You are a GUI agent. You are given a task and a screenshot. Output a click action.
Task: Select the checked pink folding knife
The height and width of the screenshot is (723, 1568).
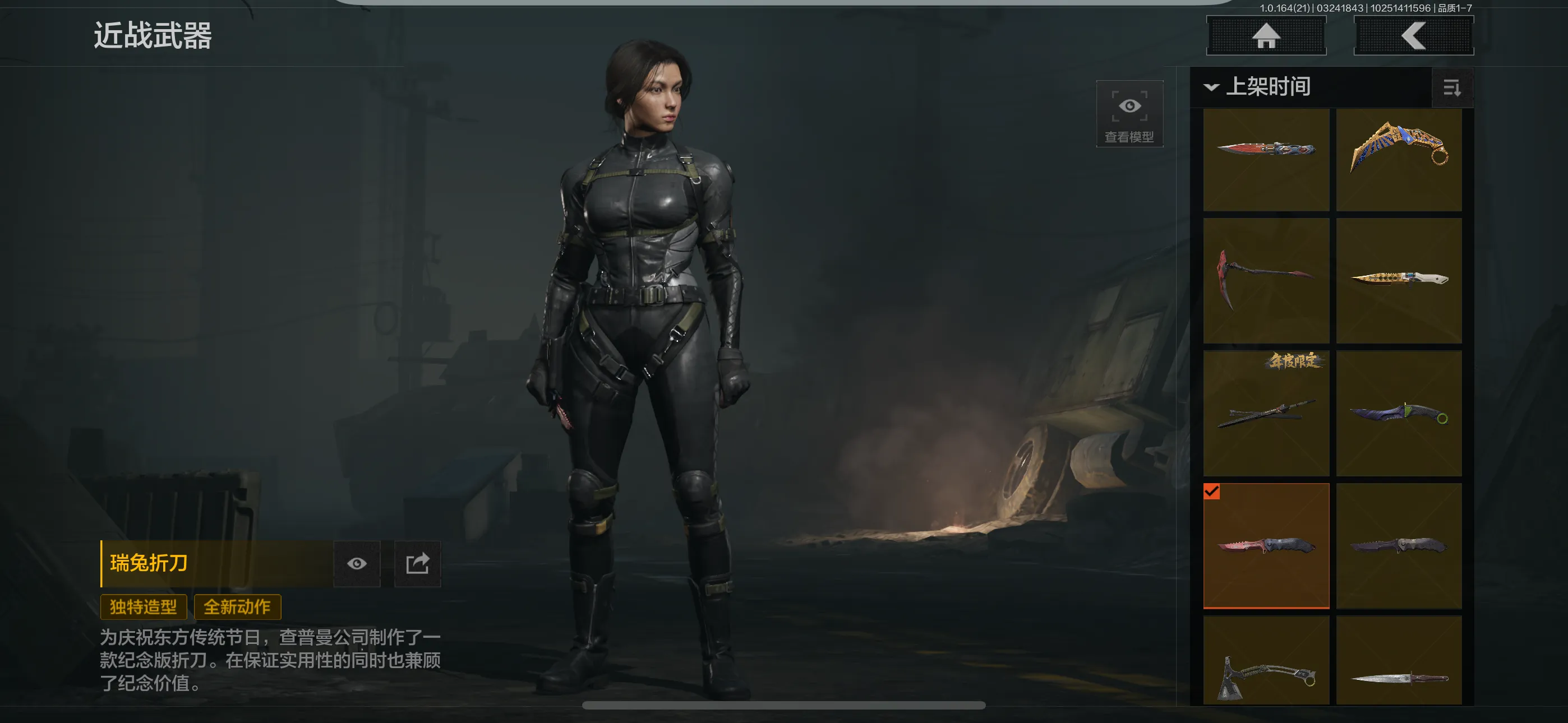pos(1266,546)
